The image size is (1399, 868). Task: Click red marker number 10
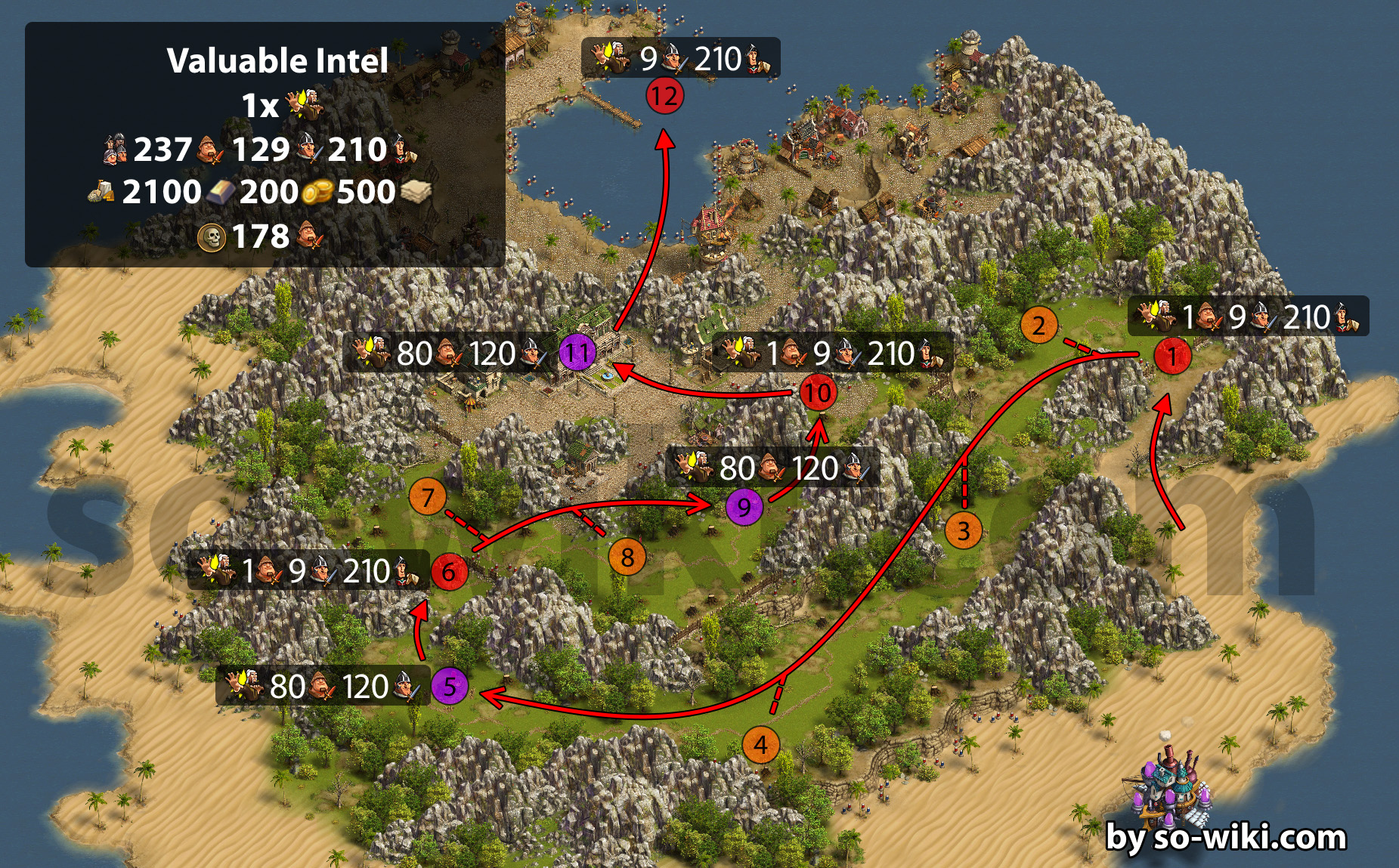[818, 393]
